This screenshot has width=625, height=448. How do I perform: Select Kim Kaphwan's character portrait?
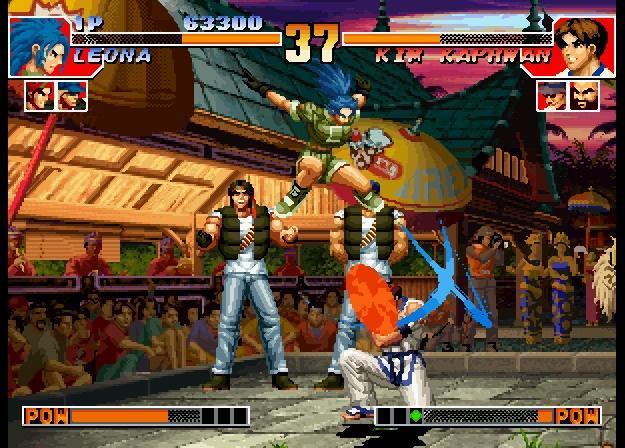point(583,45)
